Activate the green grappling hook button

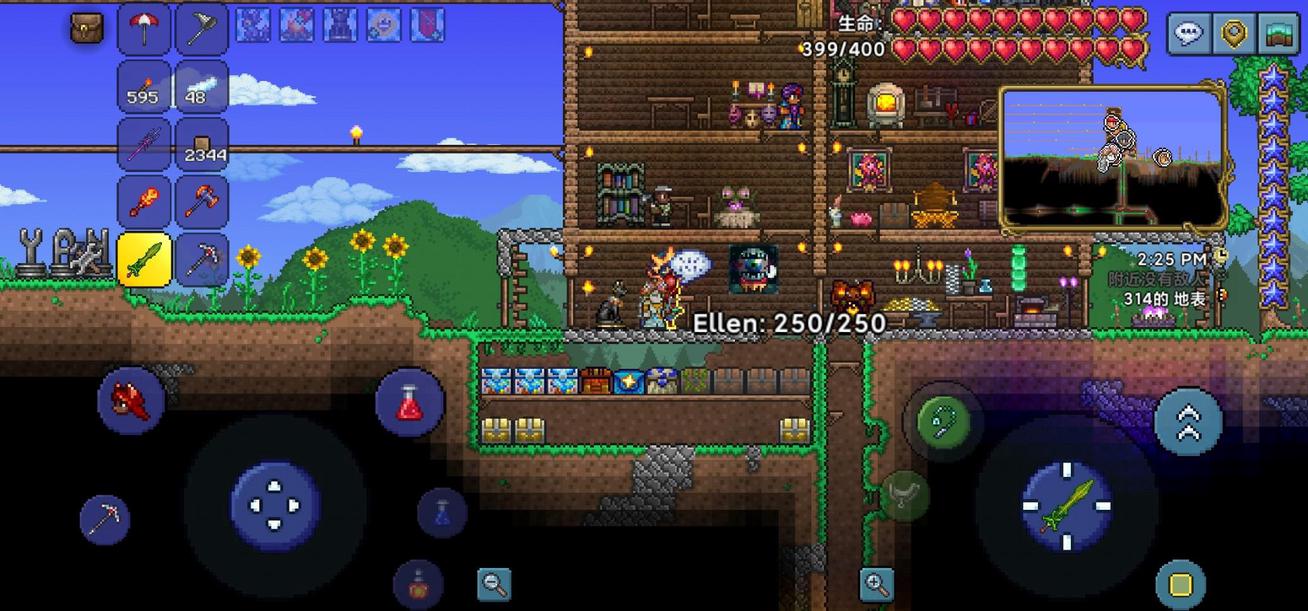(x=941, y=420)
